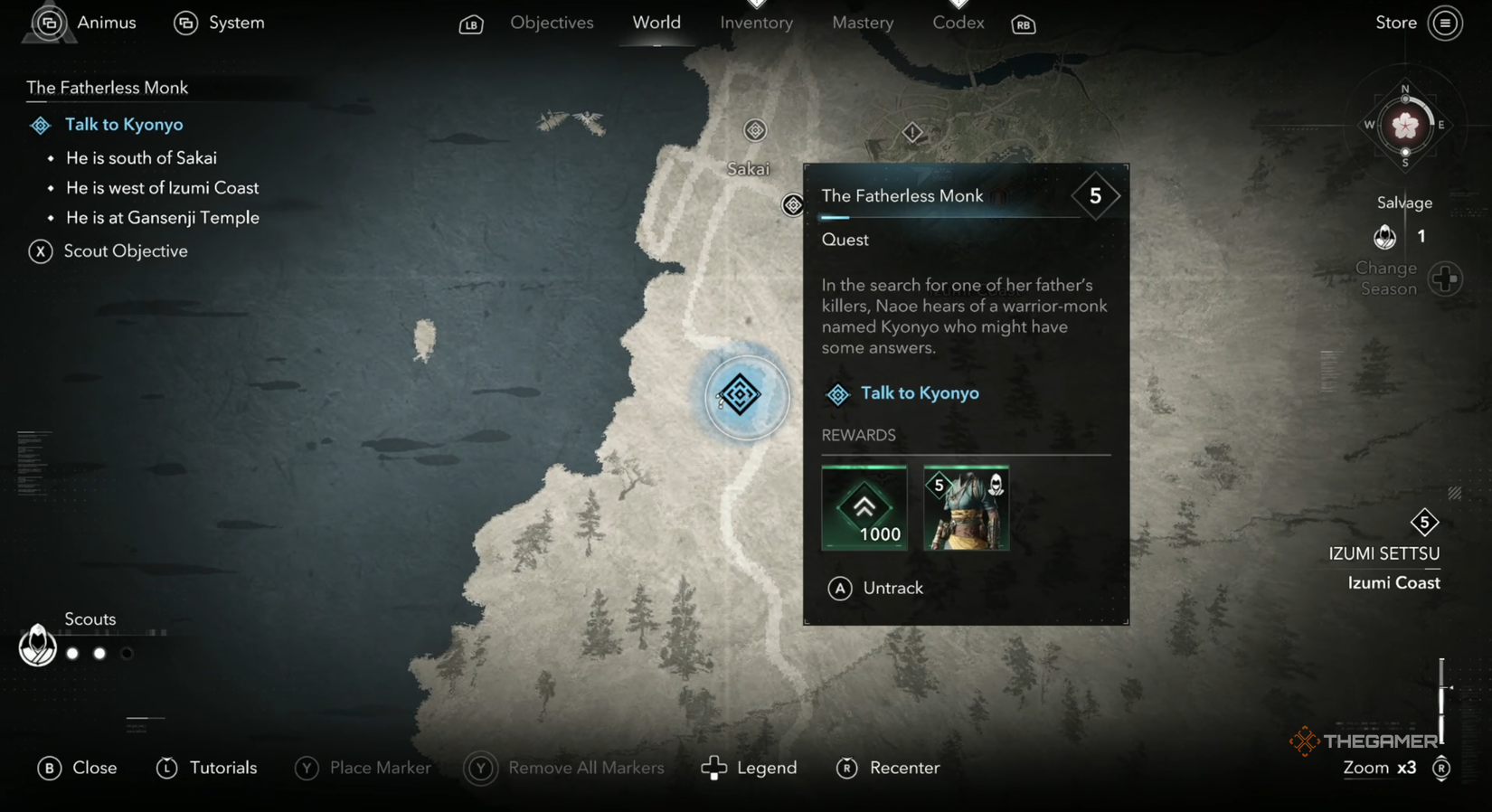Select the tracked quest marker on the map
1492x812 pixels.
(x=743, y=395)
